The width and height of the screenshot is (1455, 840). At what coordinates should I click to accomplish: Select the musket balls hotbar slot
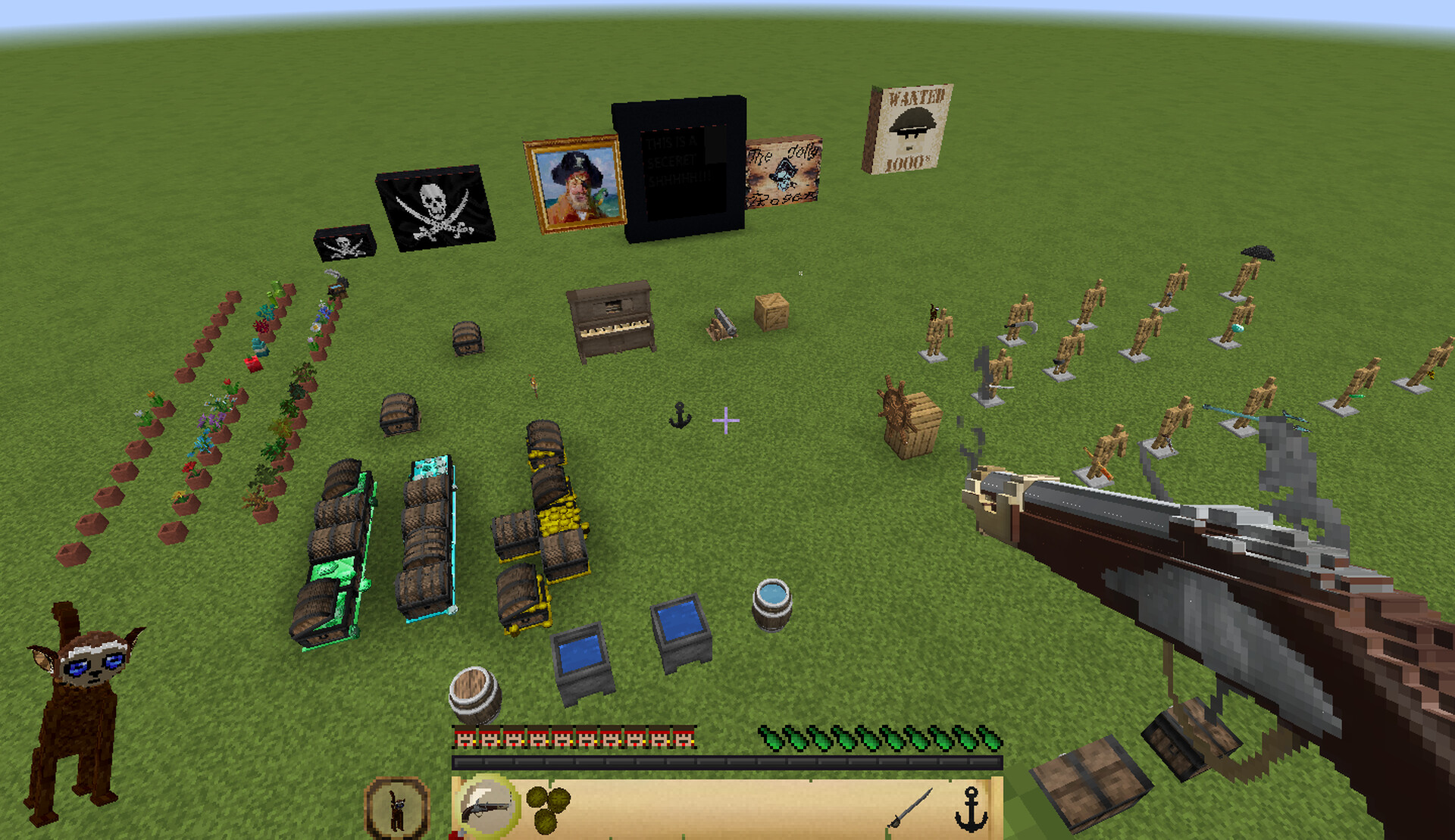(x=548, y=809)
